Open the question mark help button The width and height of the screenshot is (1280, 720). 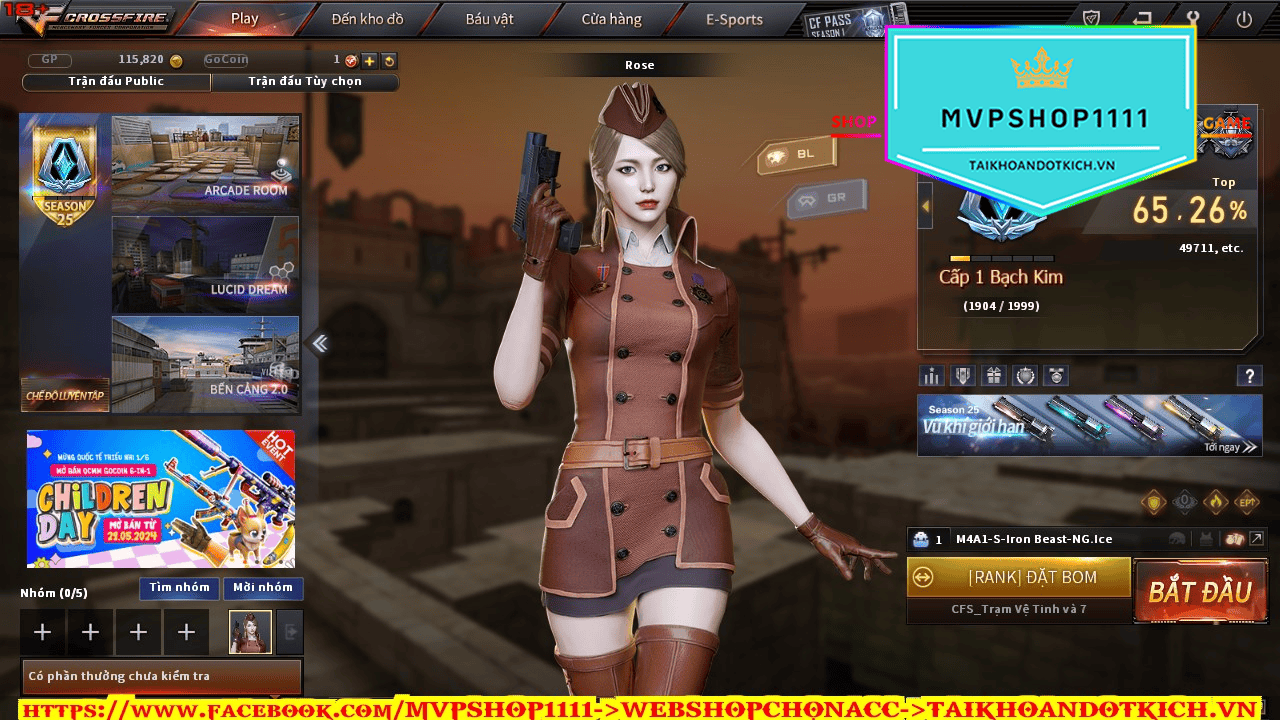[1249, 376]
